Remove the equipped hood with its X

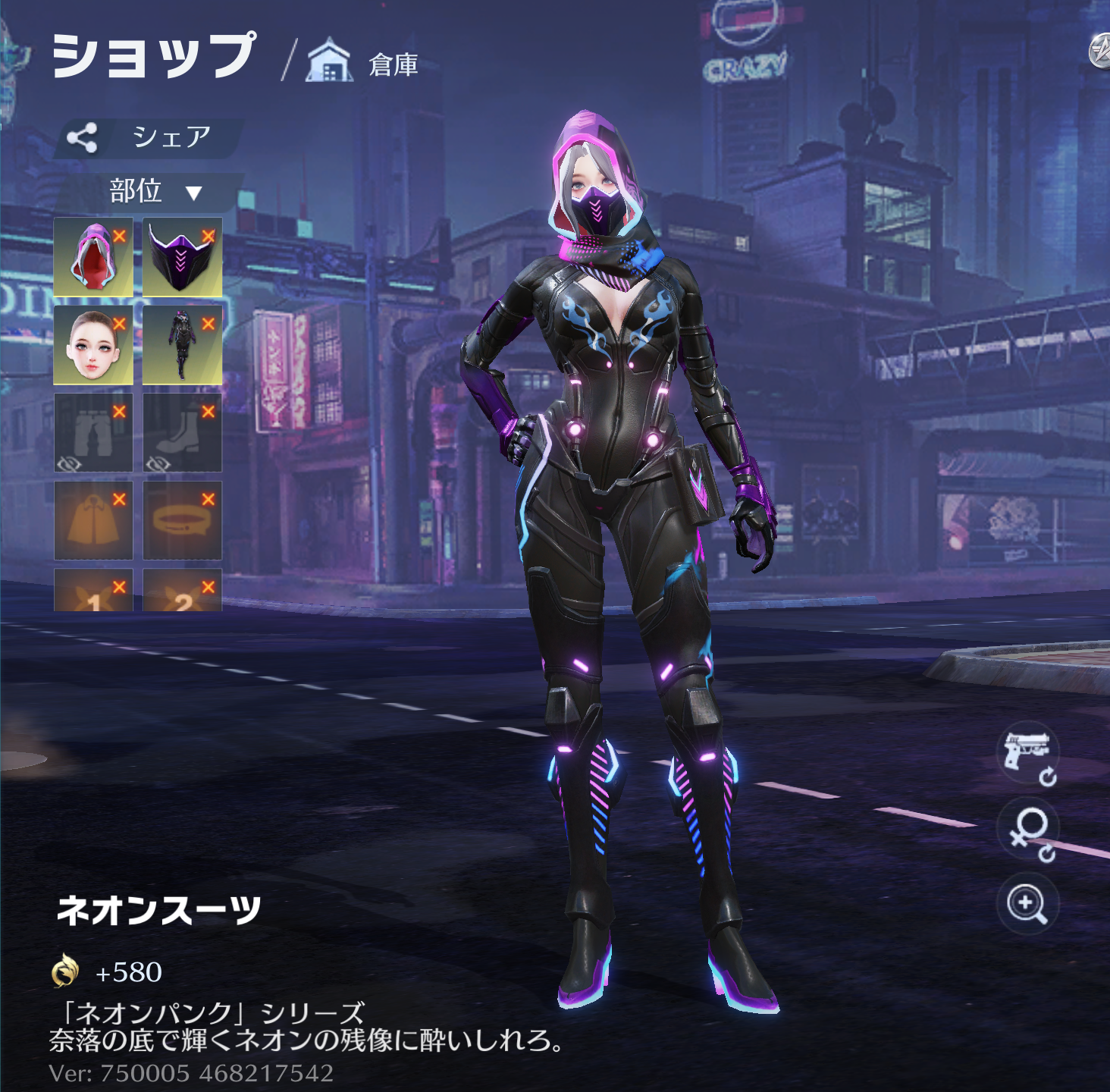pos(119,236)
